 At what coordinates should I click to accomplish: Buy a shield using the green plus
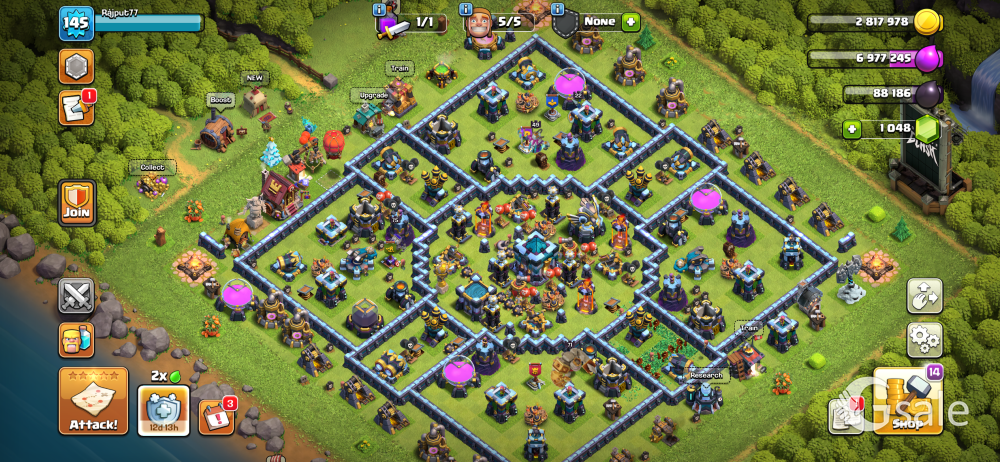pyautogui.click(x=630, y=21)
